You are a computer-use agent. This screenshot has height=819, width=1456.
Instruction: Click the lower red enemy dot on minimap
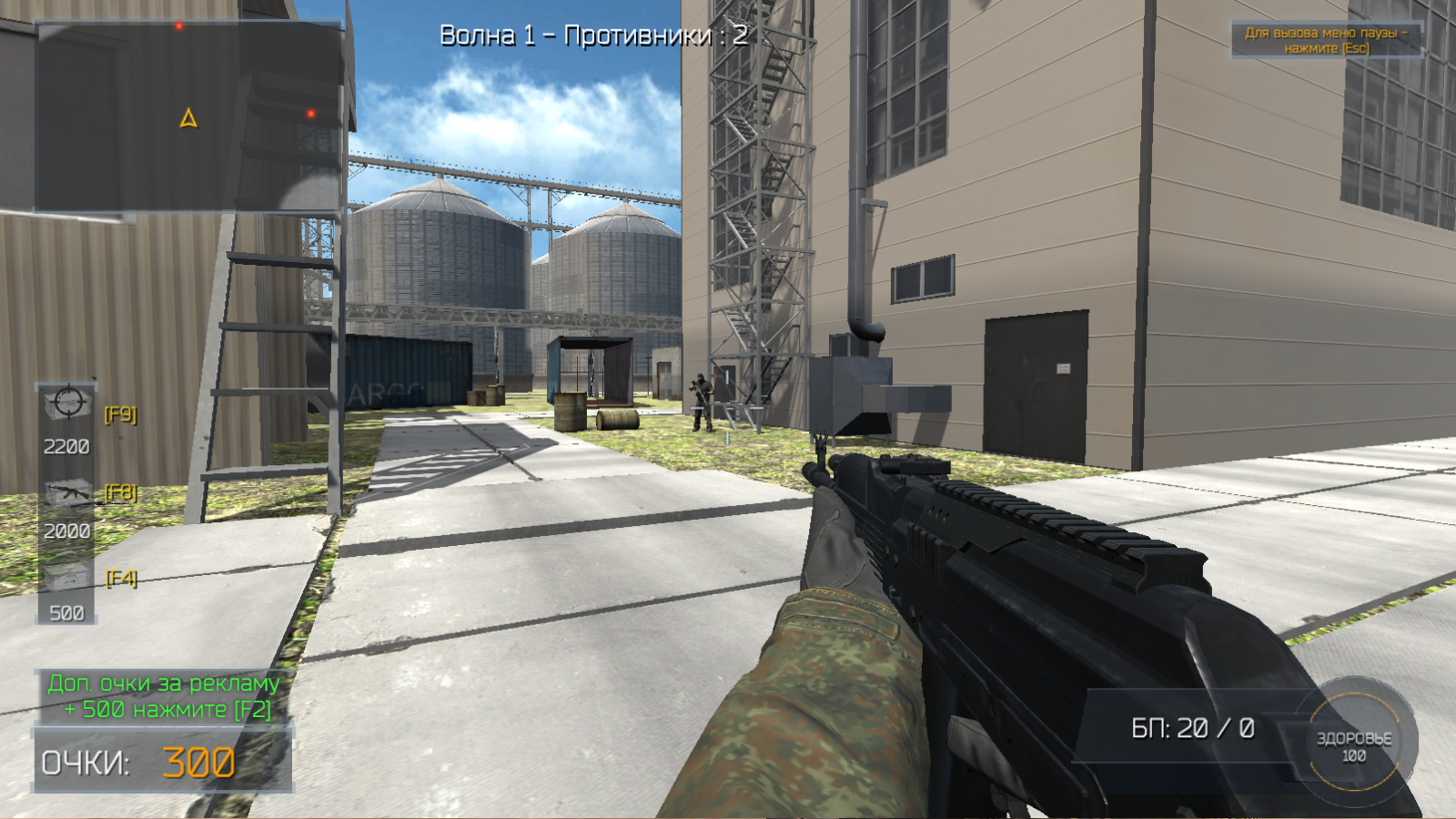tap(311, 112)
